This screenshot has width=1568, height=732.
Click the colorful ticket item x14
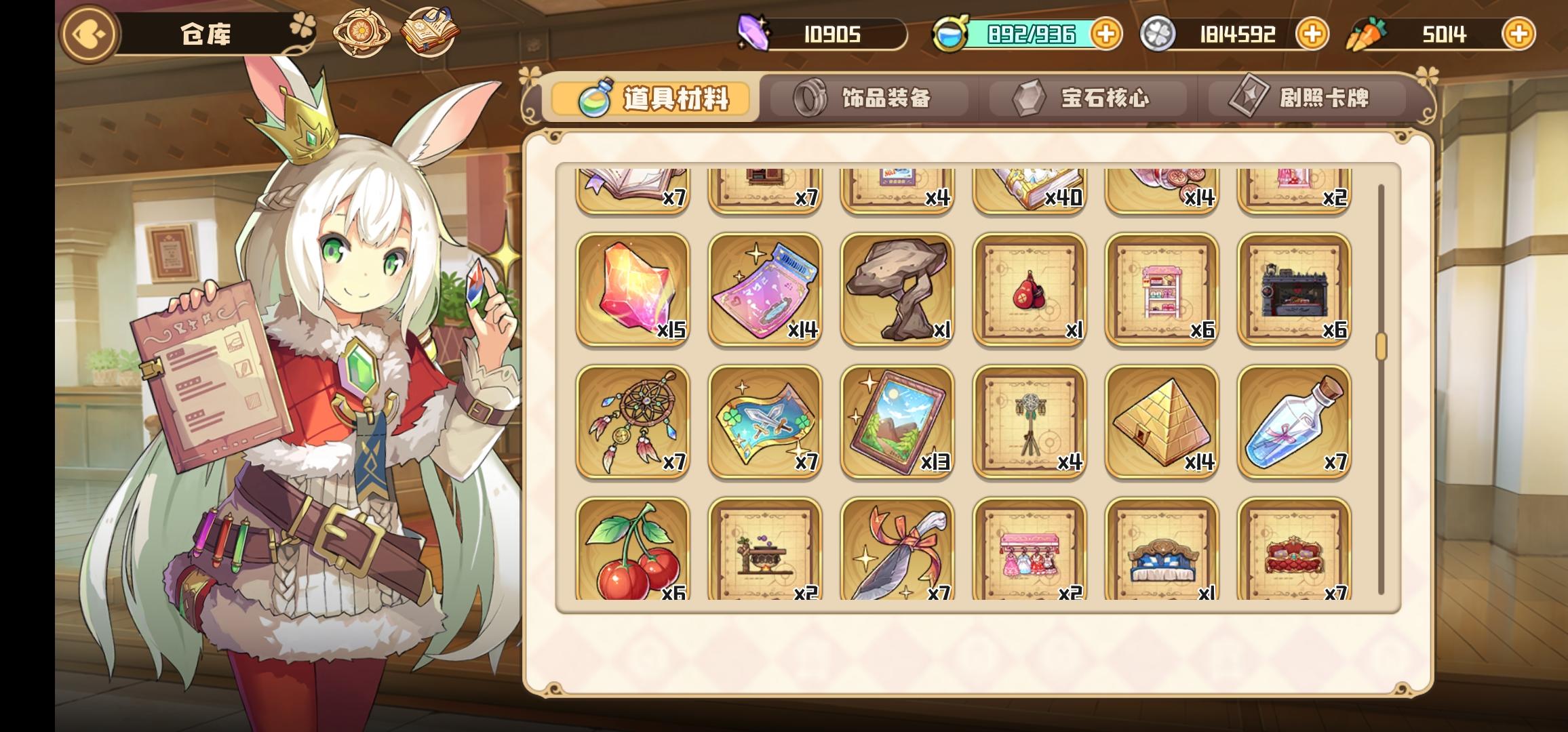[x=765, y=291]
